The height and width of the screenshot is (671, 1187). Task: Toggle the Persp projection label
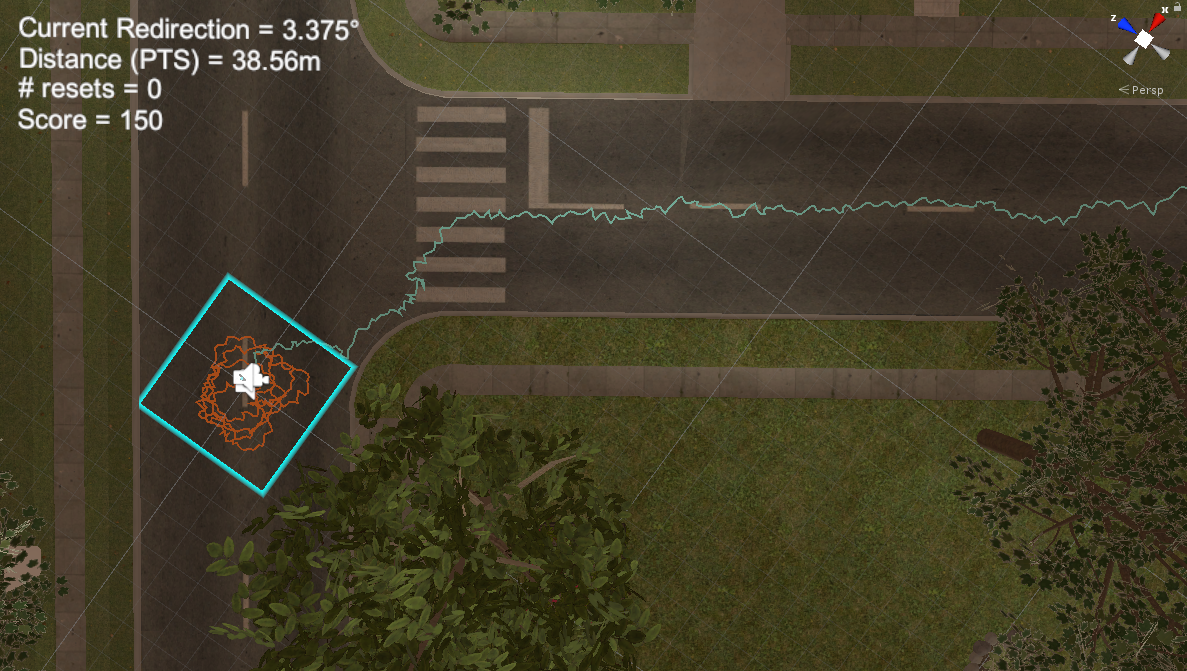pos(1144,90)
